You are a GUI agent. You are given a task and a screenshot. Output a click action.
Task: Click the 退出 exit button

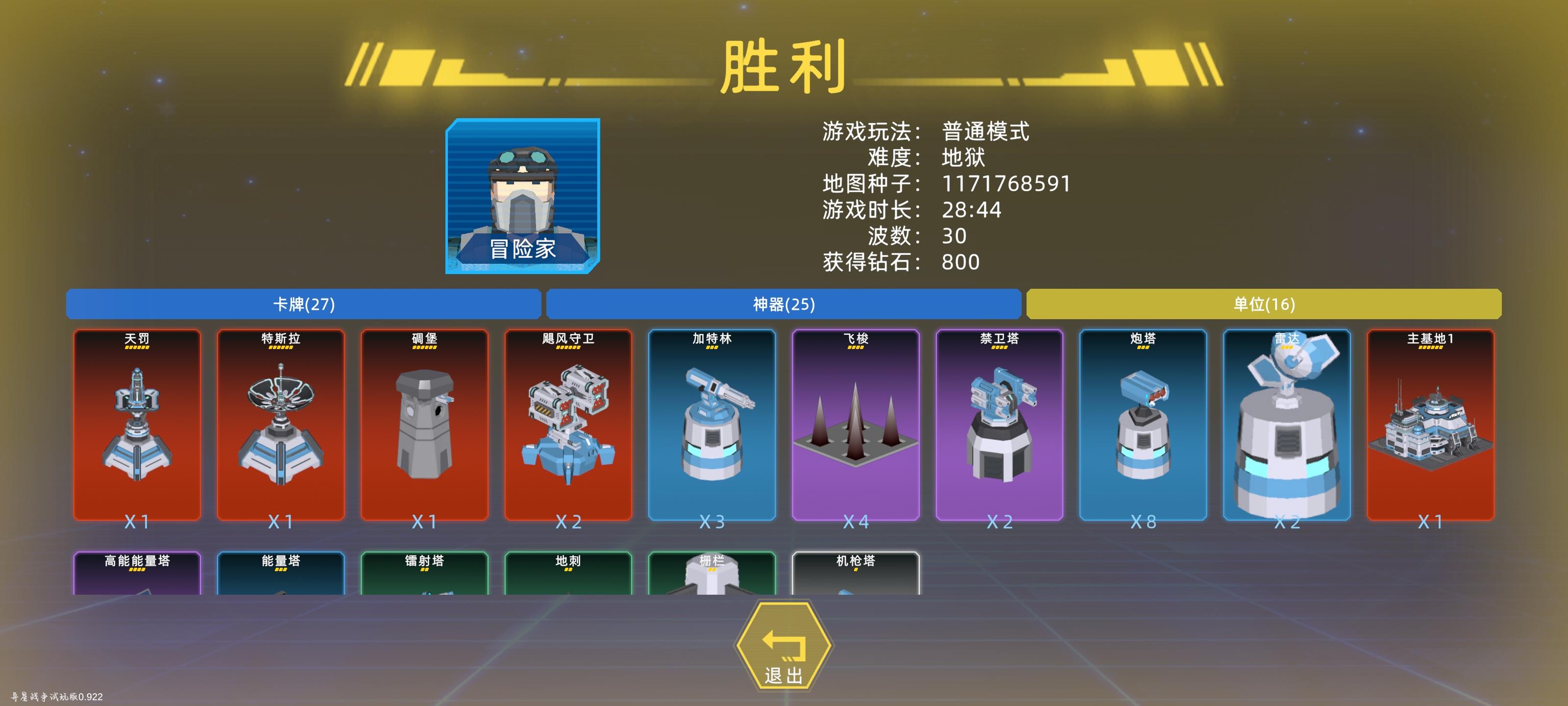click(784, 648)
